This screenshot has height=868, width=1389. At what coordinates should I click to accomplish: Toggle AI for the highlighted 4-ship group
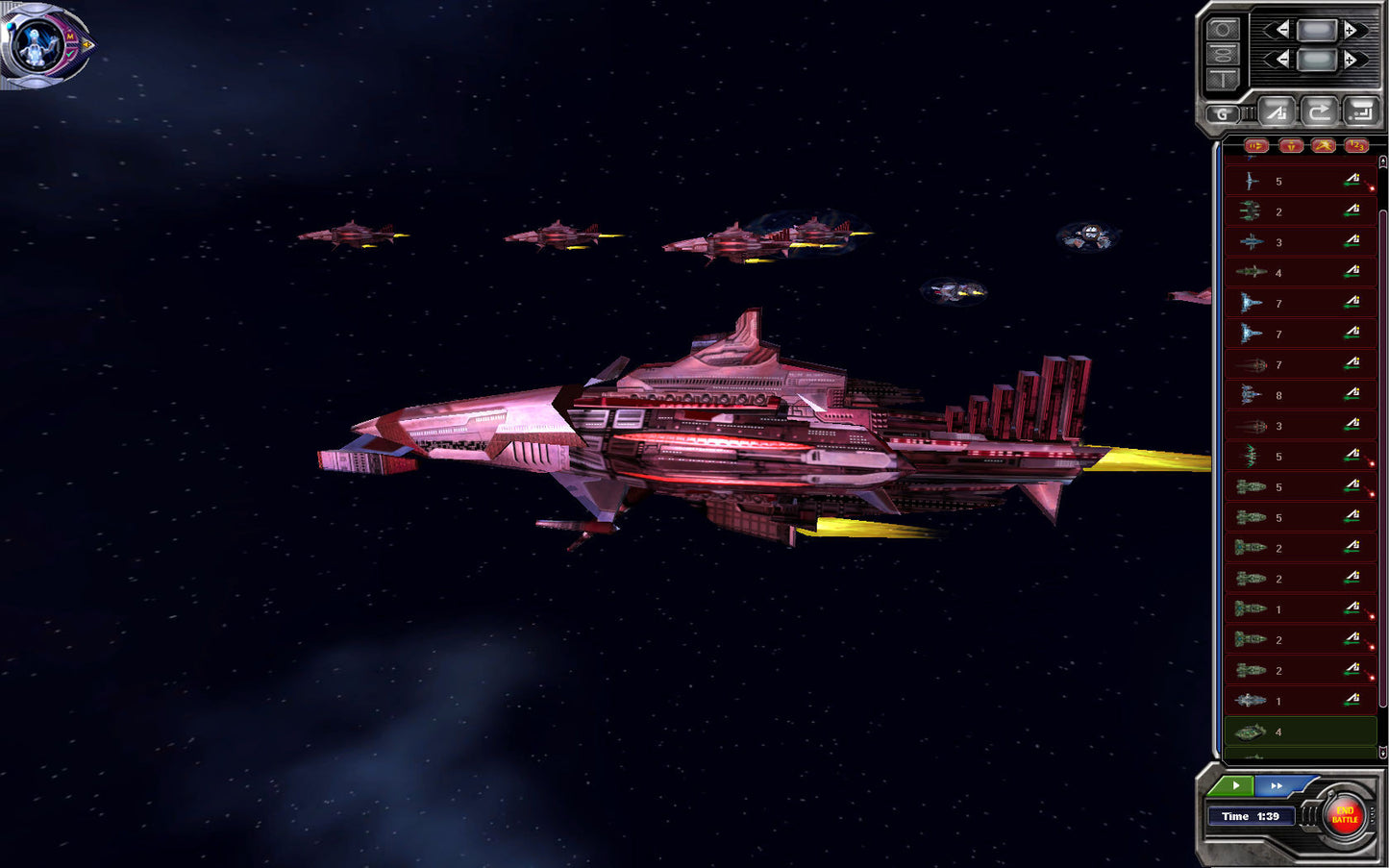1353,732
